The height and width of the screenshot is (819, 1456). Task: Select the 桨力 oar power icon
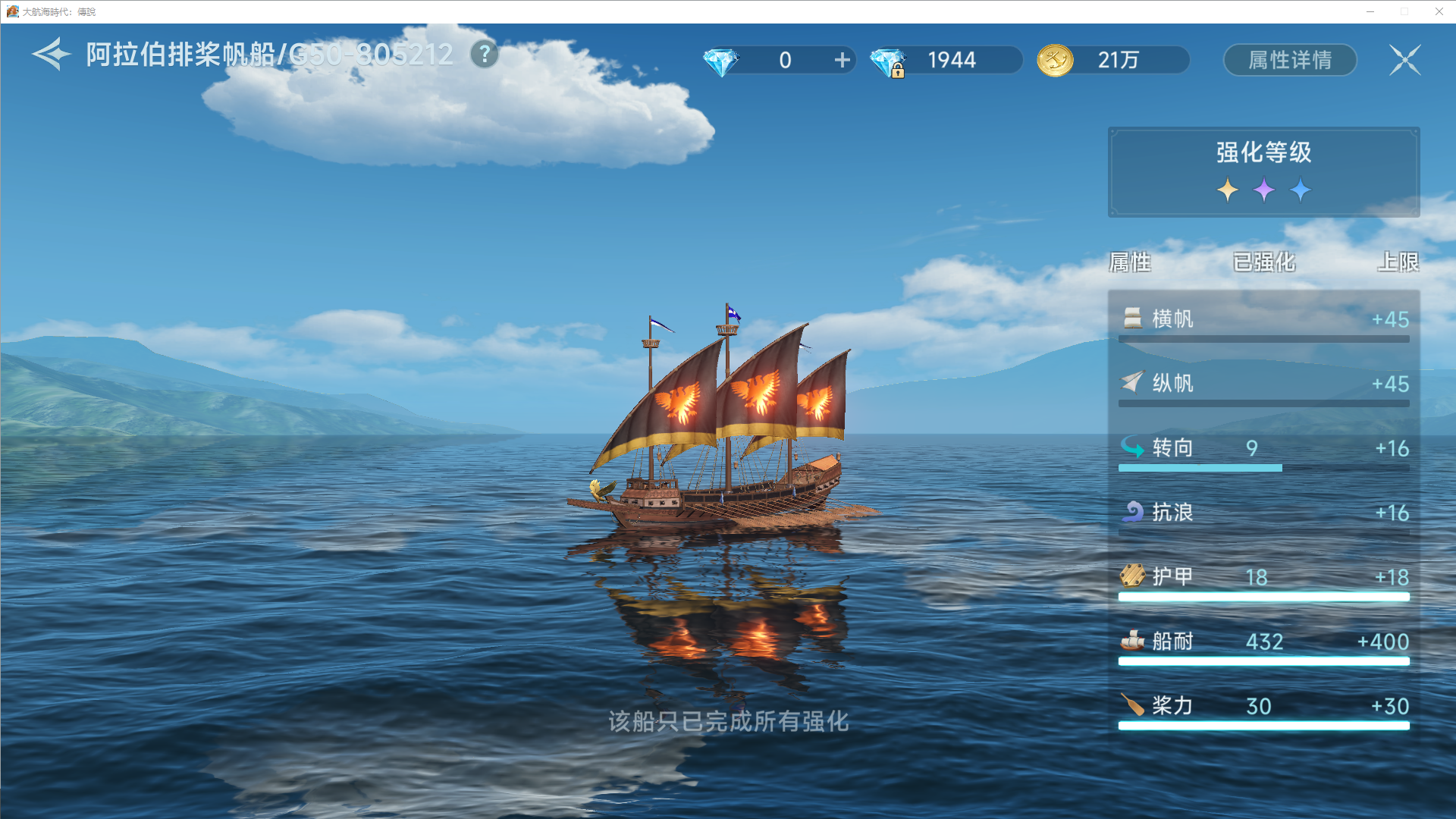click(x=1131, y=706)
